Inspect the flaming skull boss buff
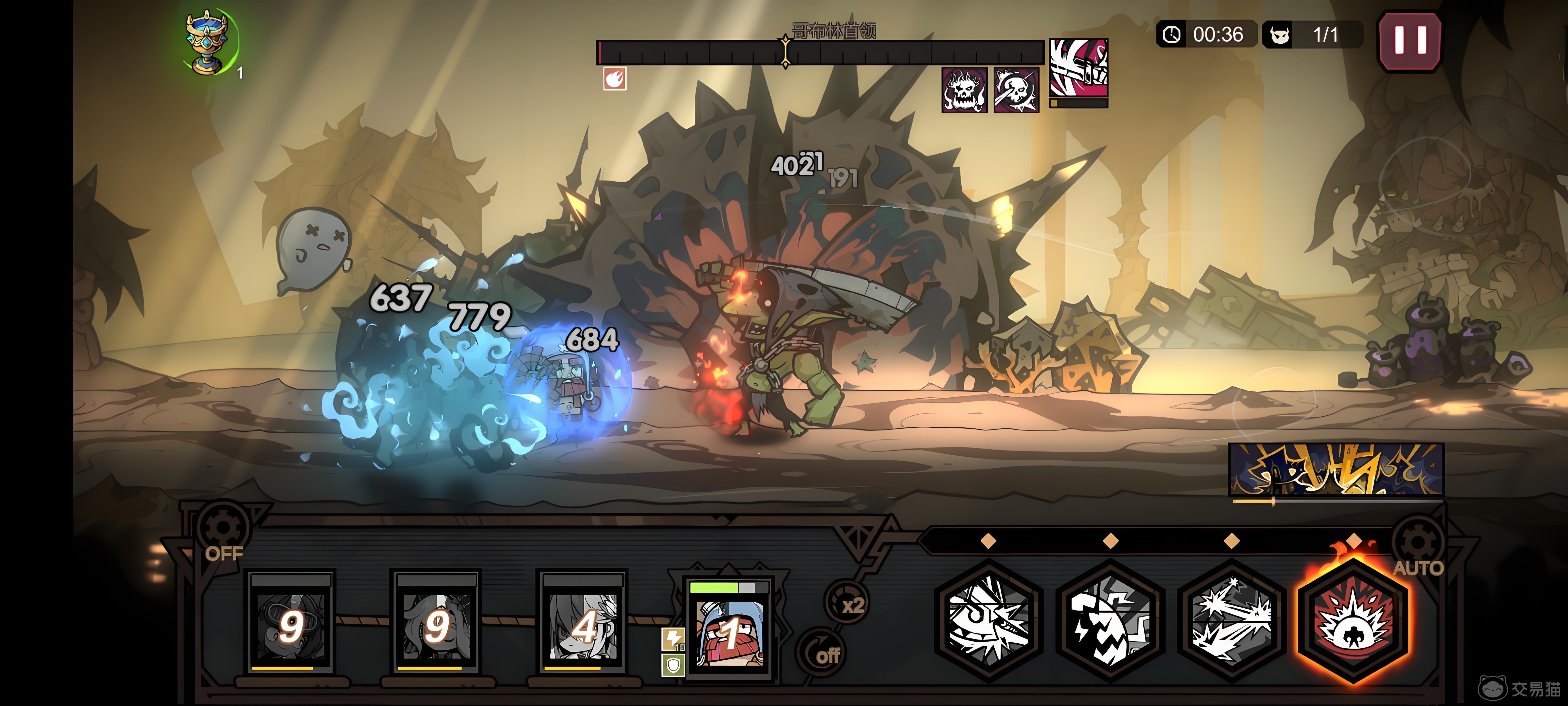 [964, 90]
